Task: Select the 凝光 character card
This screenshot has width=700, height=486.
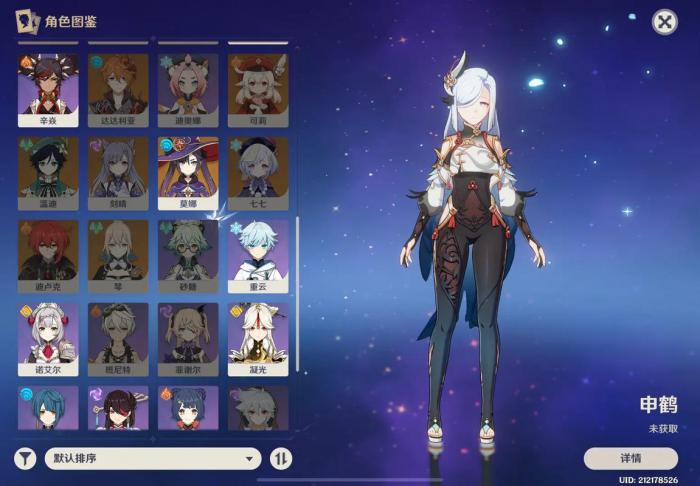Action: pos(258,338)
